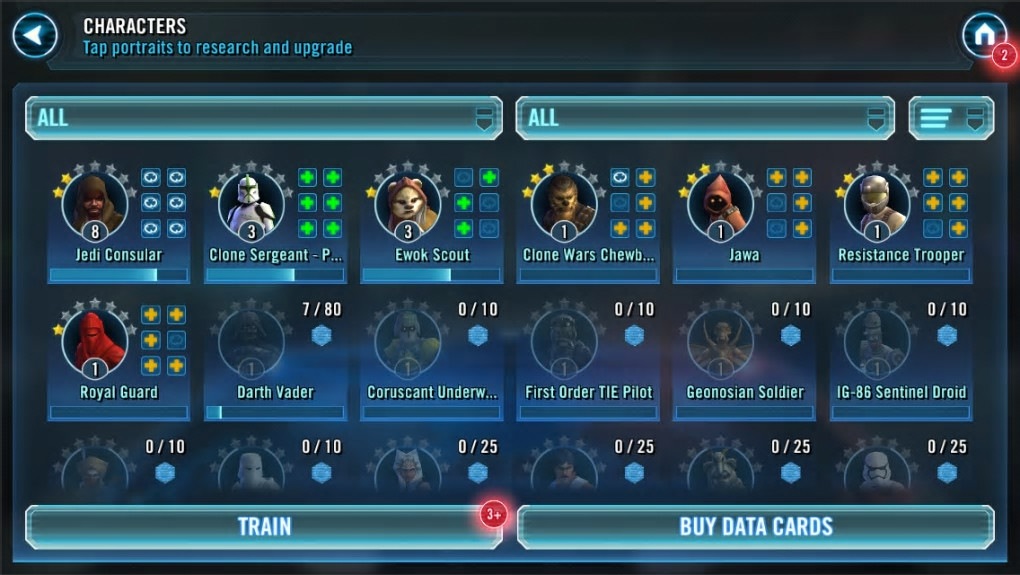Click the Train button
This screenshot has width=1020, height=575.
coord(263,527)
